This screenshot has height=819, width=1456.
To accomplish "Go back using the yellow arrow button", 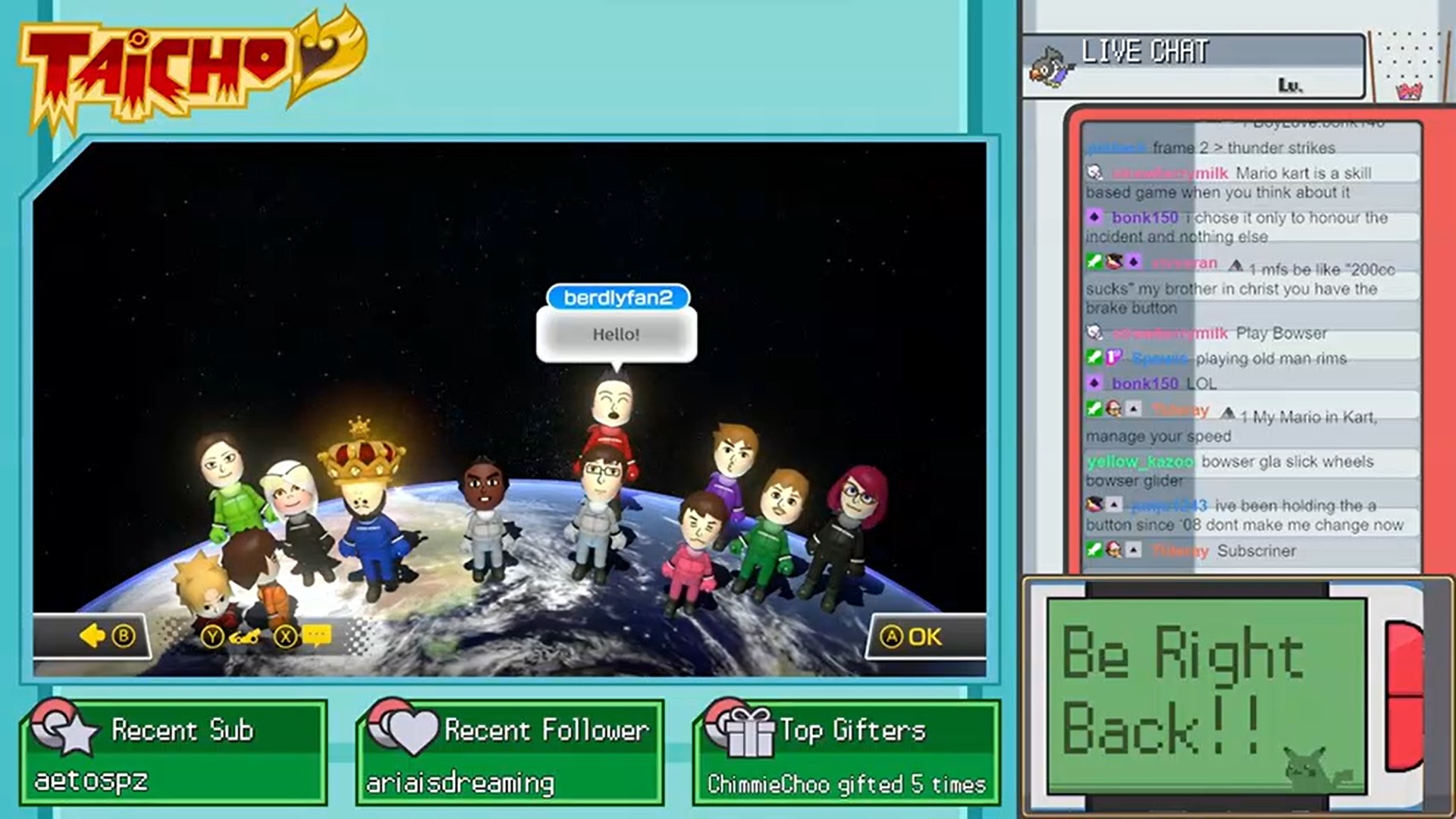I will (x=93, y=636).
